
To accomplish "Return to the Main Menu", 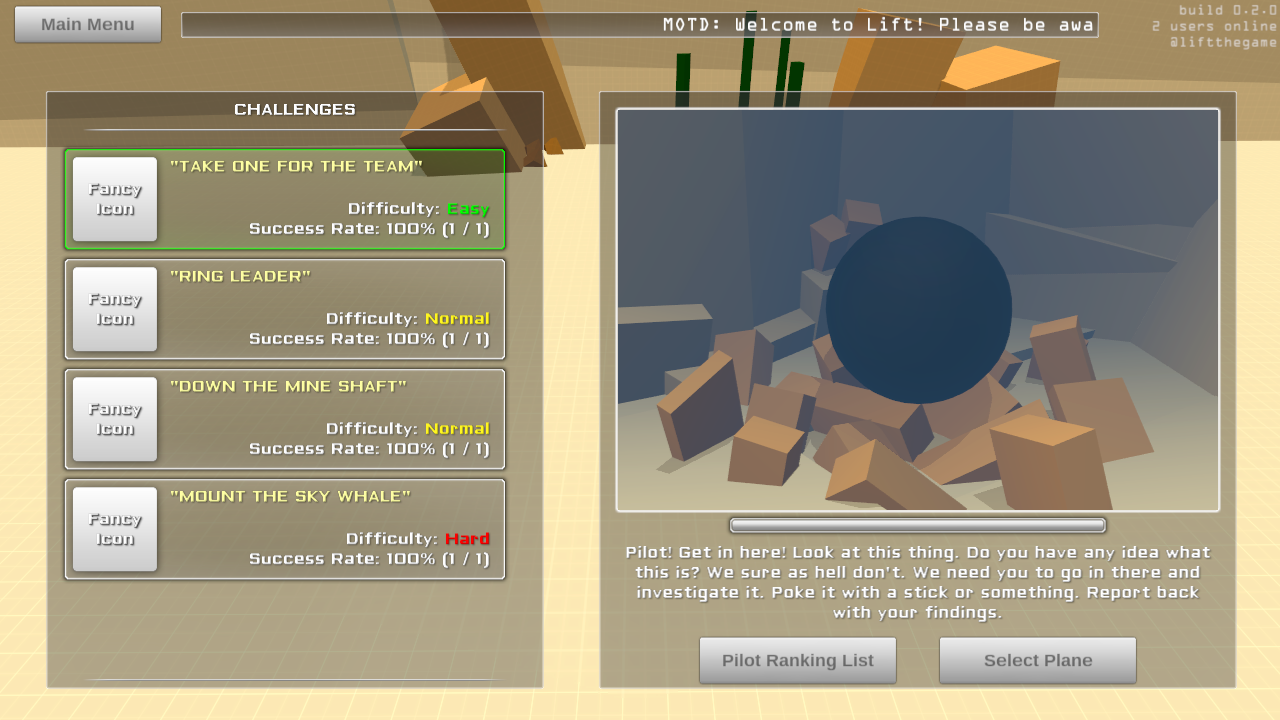I will pos(88,24).
